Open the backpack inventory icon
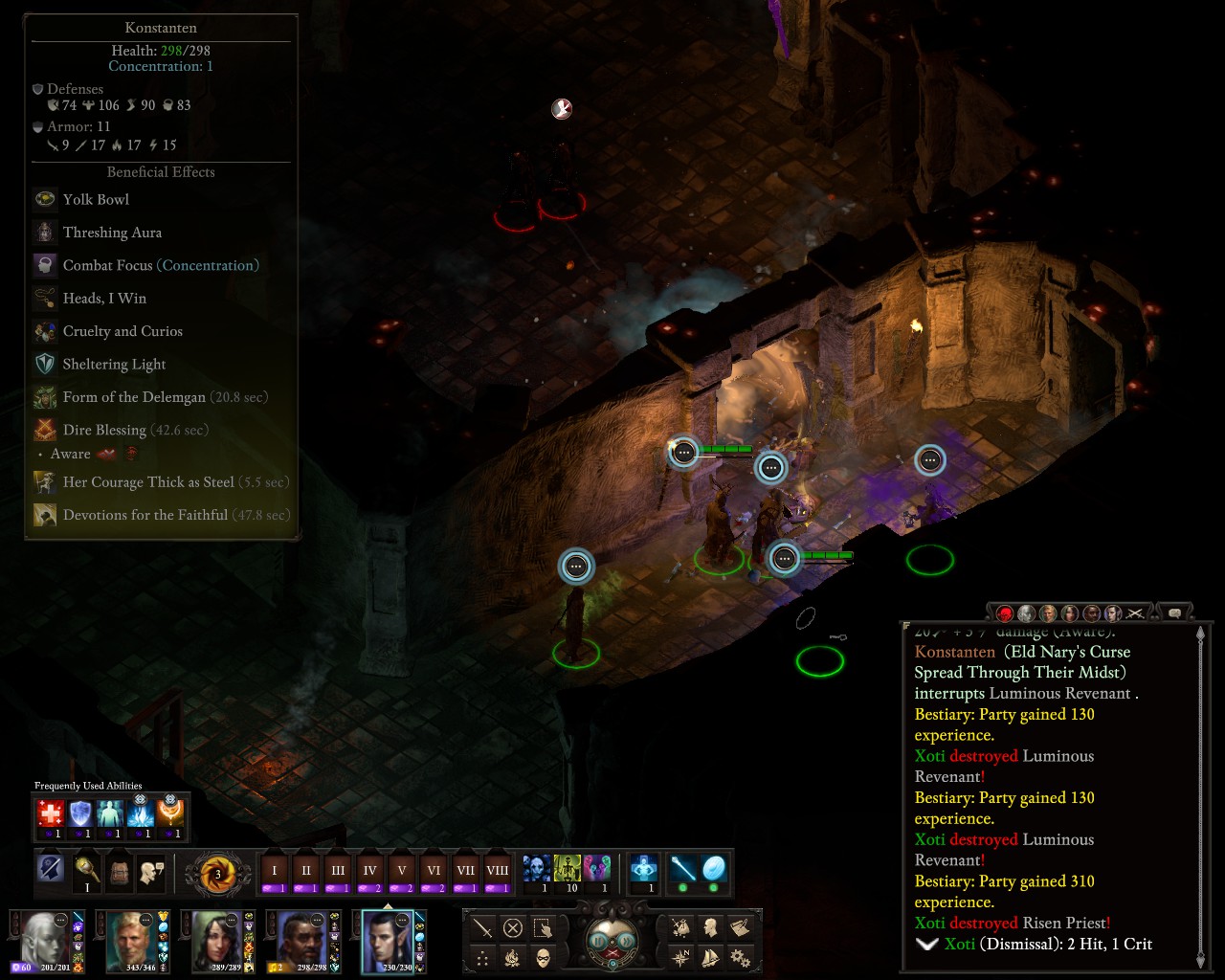The height and width of the screenshot is (980, 1225). click(x=119, y=872)
